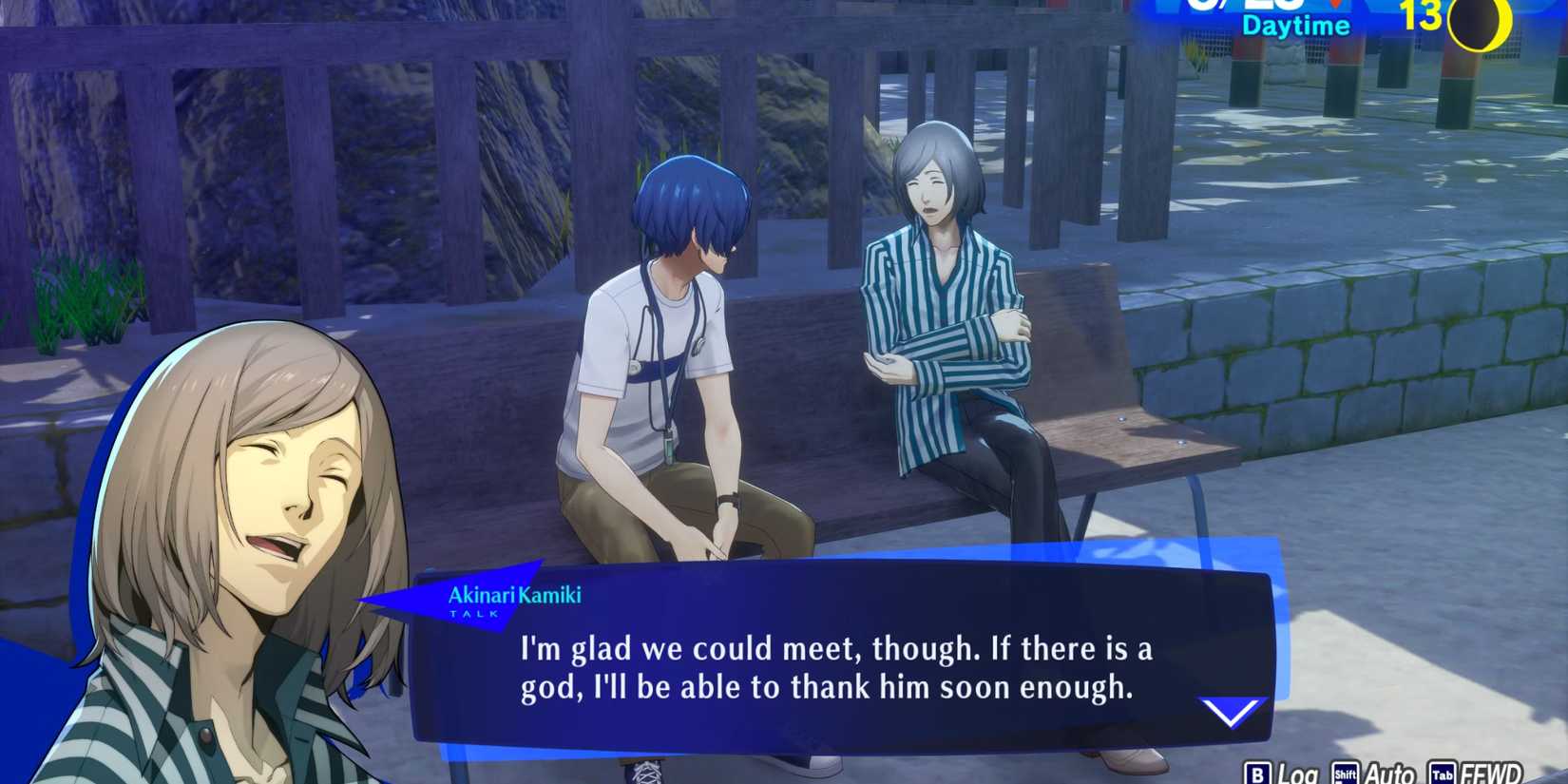The height and width of the screenshot is (784, 1568).
Task: Click the TALK label in the name banner
Action: (x=475, y=613)
